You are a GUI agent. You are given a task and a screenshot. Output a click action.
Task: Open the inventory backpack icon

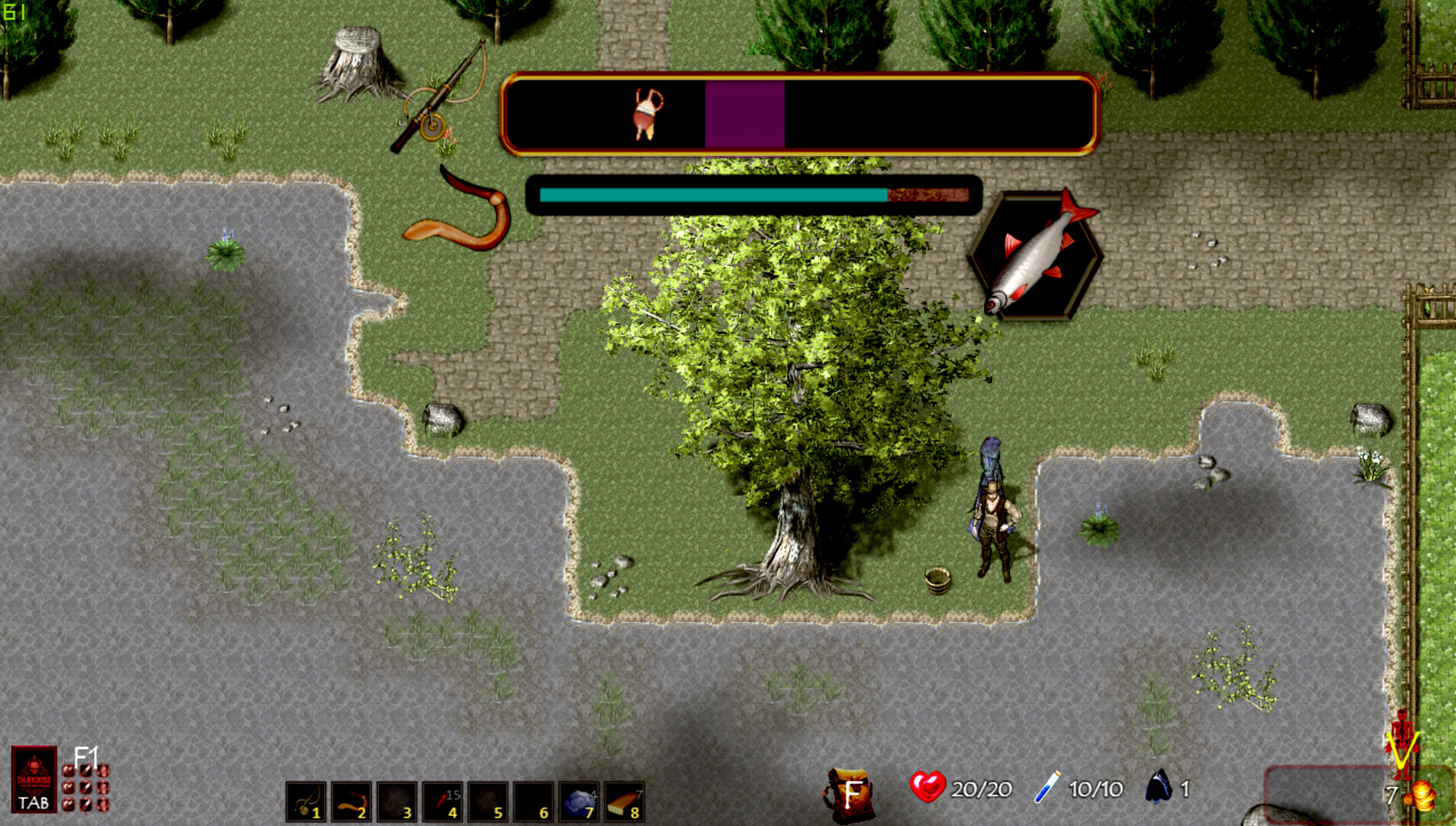[x=849, y=792]
